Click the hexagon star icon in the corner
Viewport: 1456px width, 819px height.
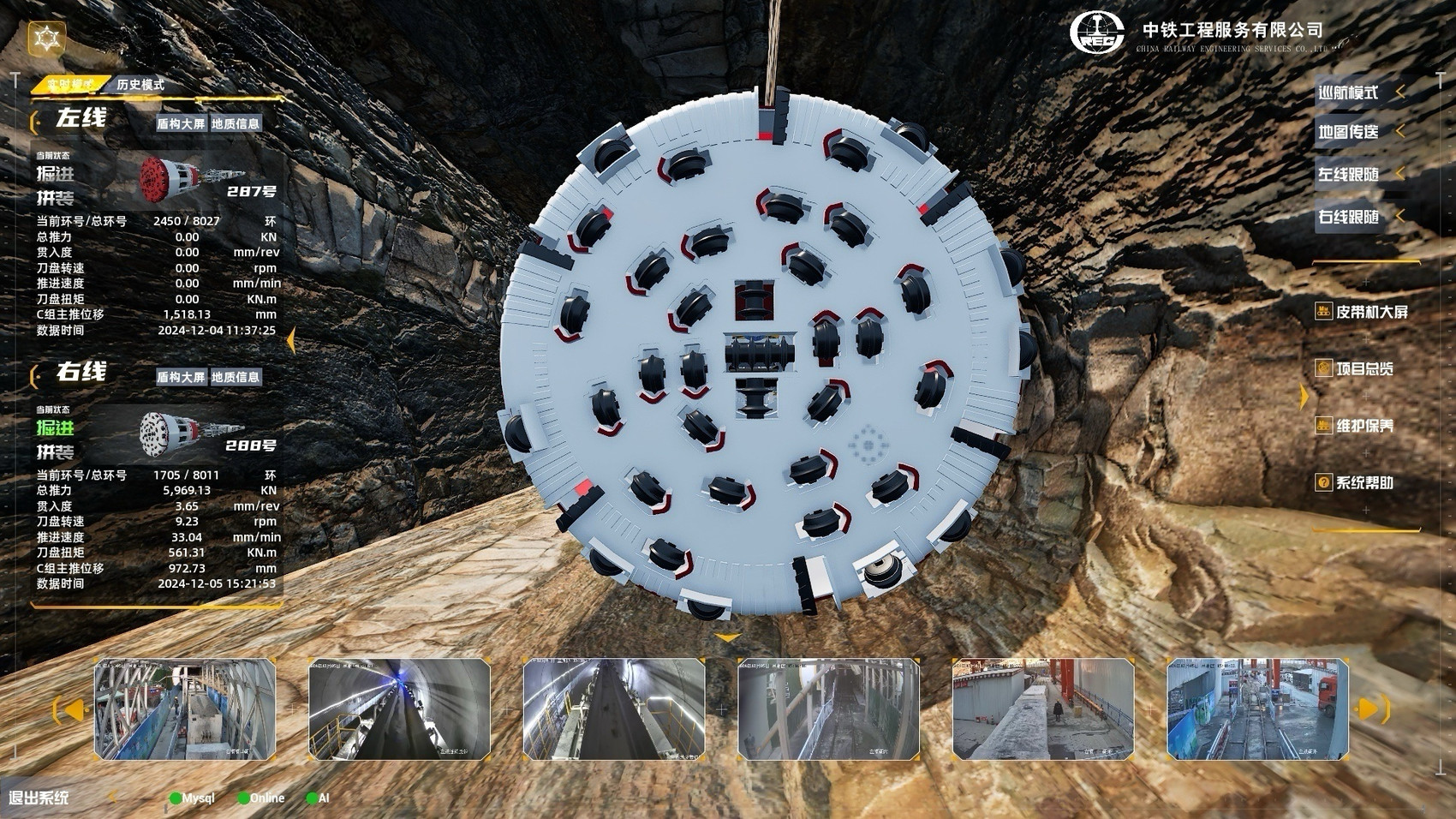click(x=46, y=39)
